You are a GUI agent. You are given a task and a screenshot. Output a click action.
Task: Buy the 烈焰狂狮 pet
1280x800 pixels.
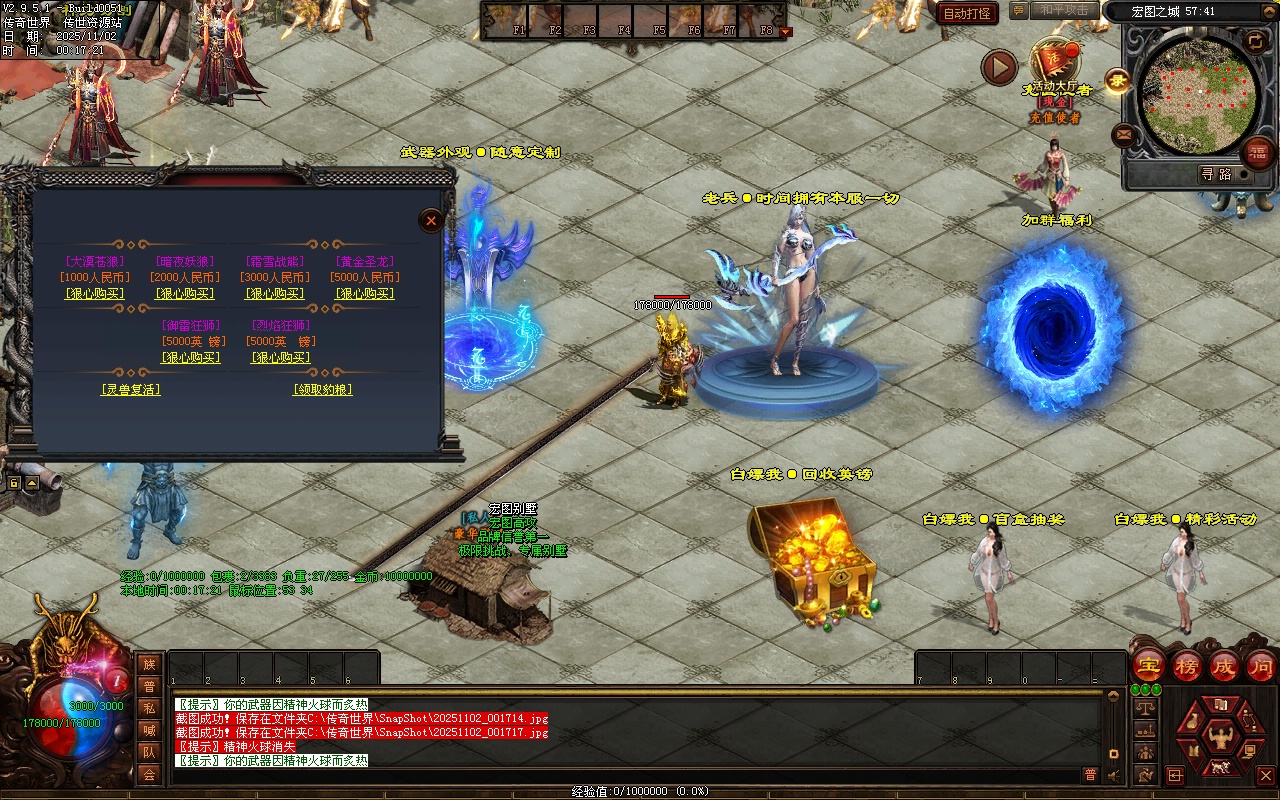280,358
